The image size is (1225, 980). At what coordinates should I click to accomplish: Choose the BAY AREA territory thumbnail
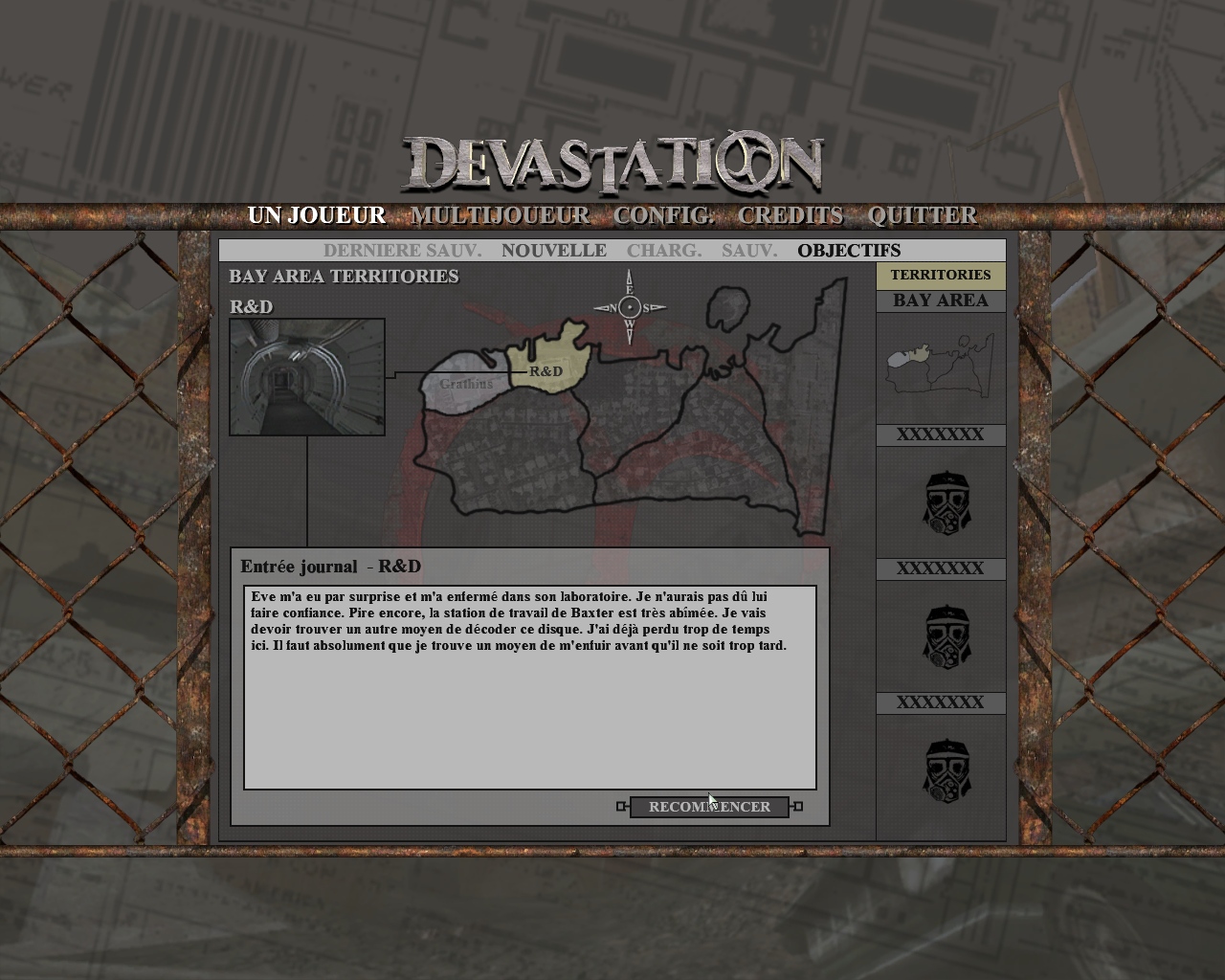[941, 367]
